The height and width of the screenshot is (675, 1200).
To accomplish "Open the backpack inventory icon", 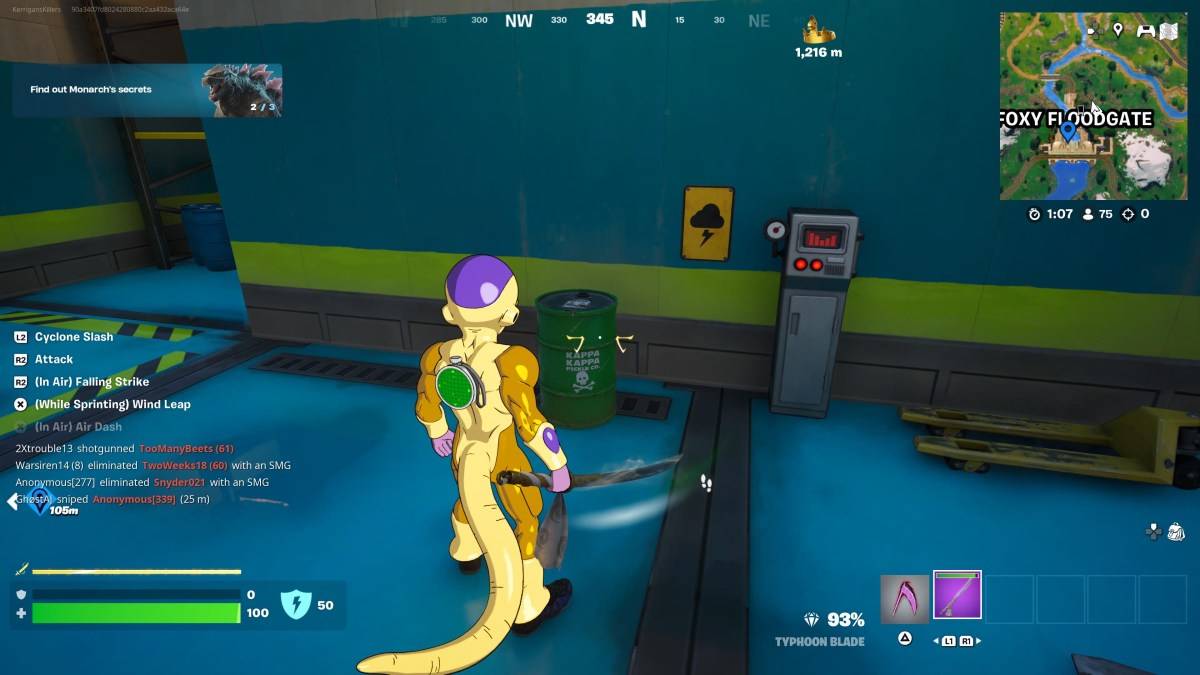I will [x=1176, y=531].
